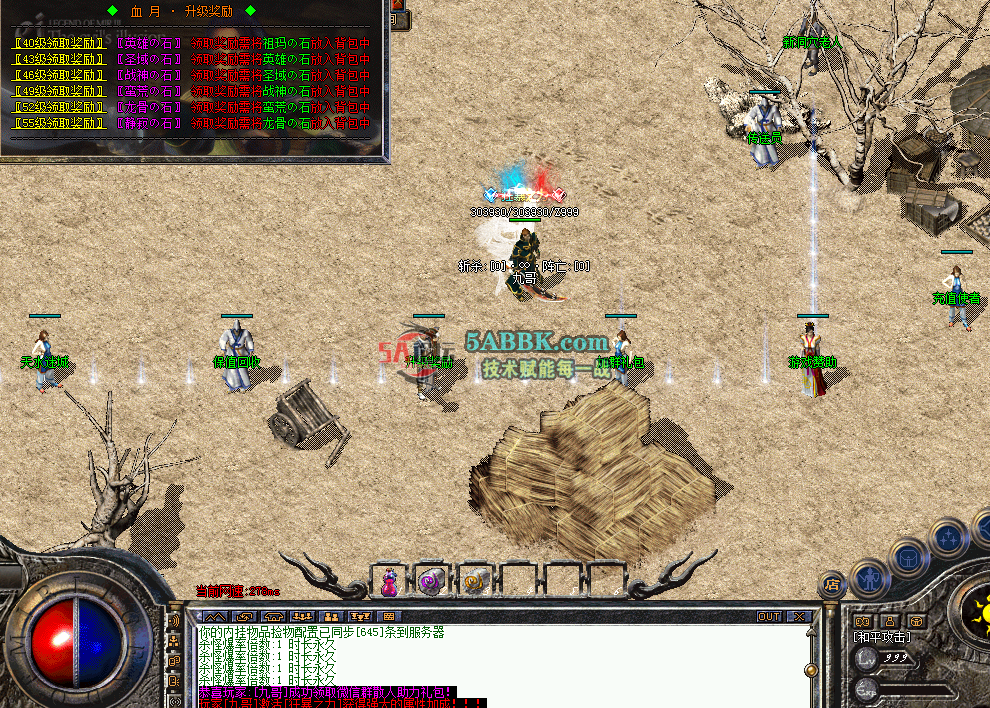Claim the level 46 reward link
This screenshot has width=990, height=708.
click(x=58, y=75)
